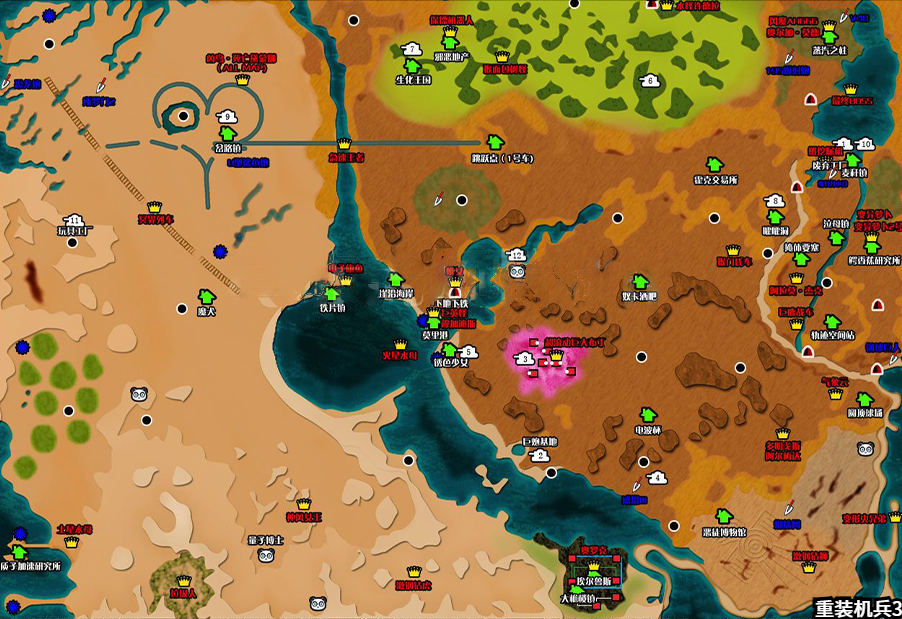The image size is (902, 619).
Task: Click the 神风女王 crown boss marker
Action: point(303,505)
